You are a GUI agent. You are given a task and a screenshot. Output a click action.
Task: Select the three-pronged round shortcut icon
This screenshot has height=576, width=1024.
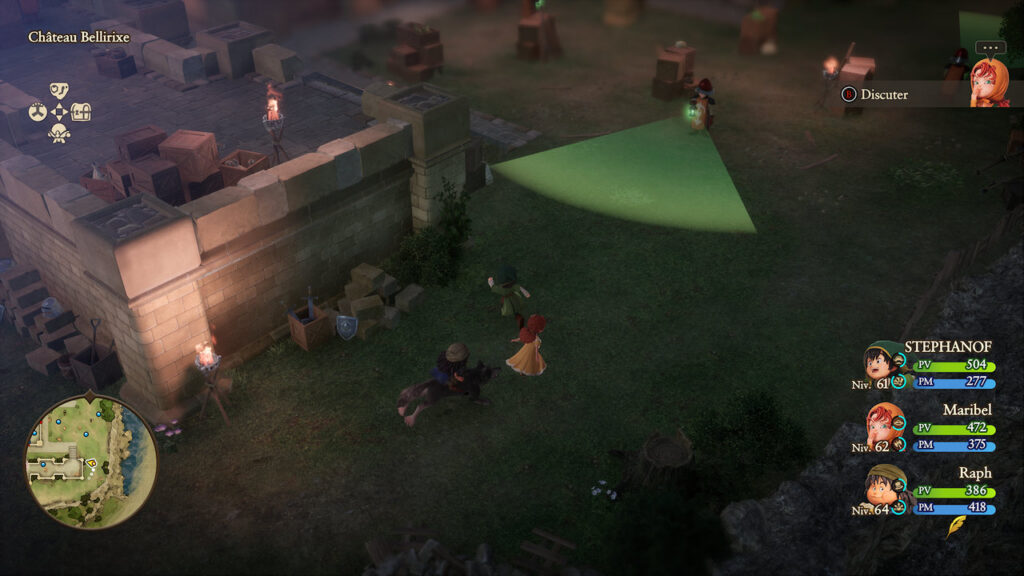(x=37, y=112)
